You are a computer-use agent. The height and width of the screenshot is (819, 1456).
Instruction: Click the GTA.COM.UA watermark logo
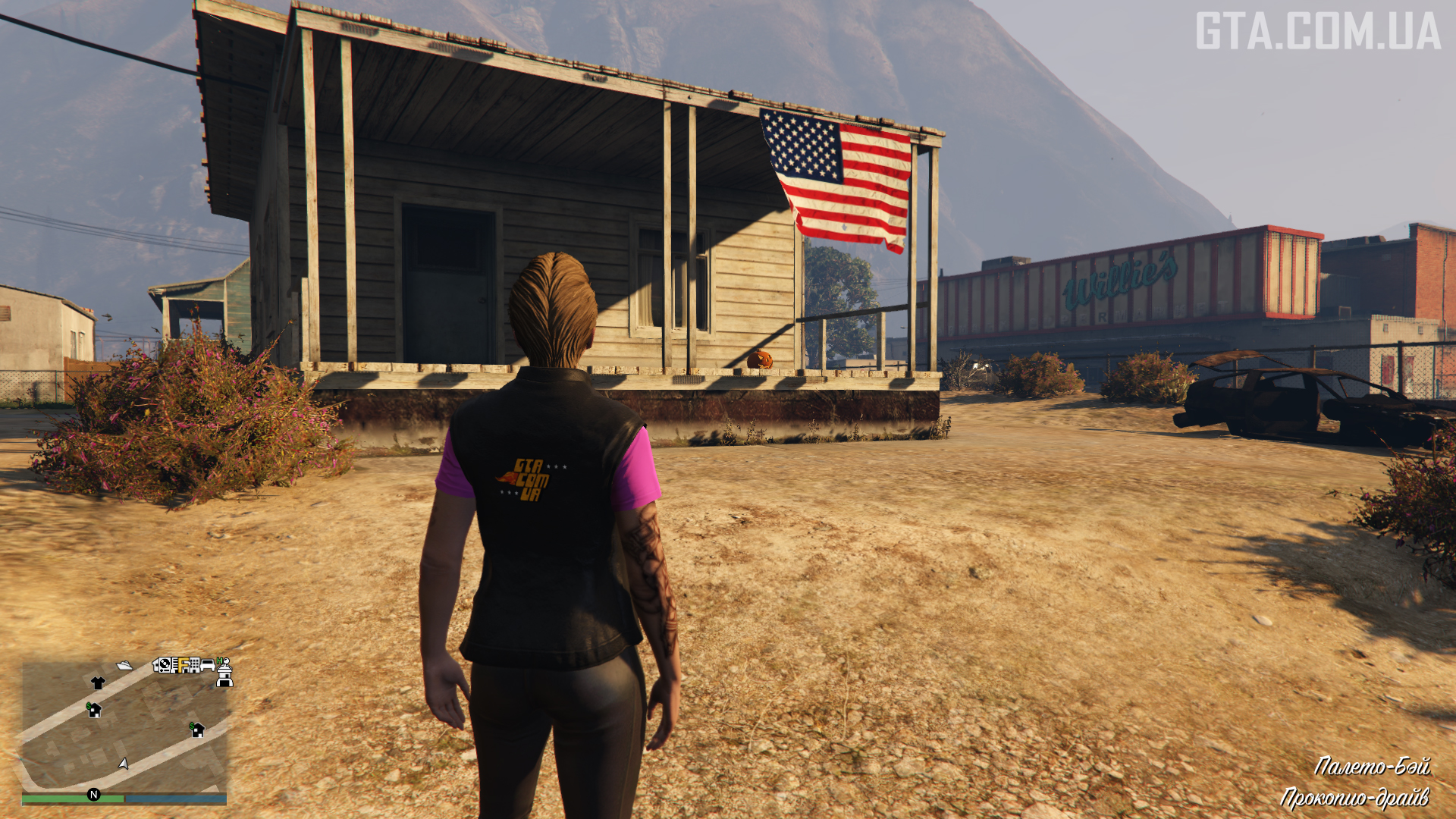[x=1318, y=31]
